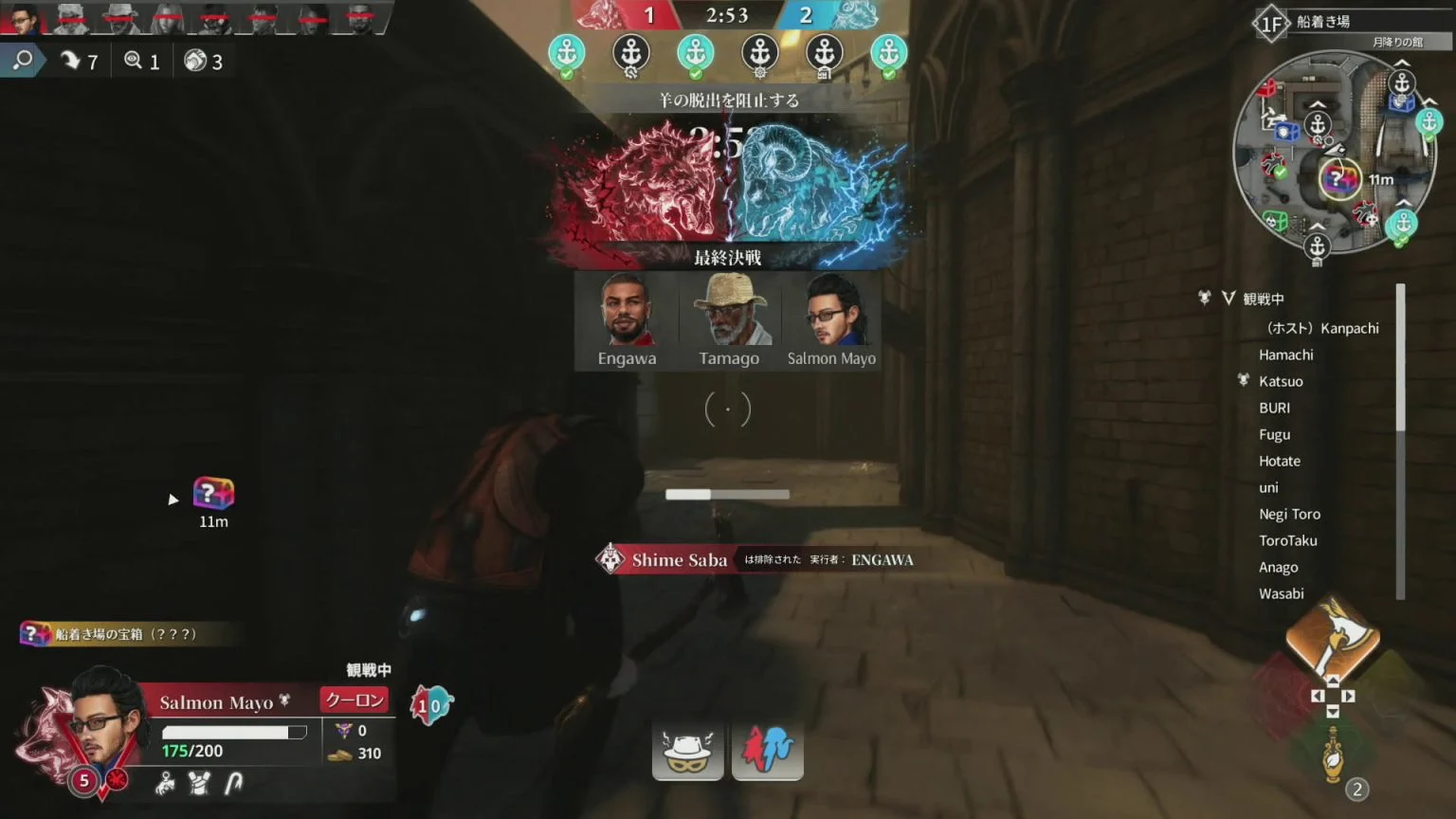Image resolution: width=1456 pixels, height=819 pixels.
Task: Click the mystery treasure chest waypoint marker
Action: coord(213,494)
